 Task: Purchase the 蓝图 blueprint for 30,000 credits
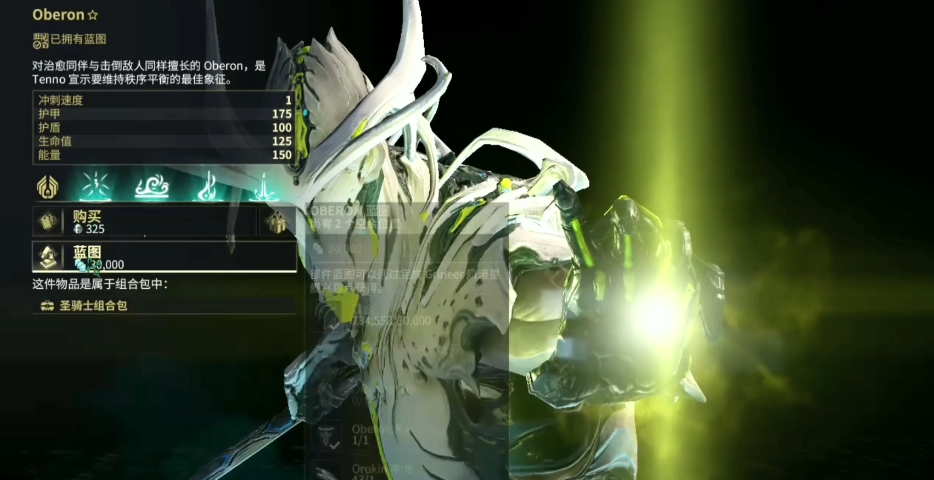164,257
